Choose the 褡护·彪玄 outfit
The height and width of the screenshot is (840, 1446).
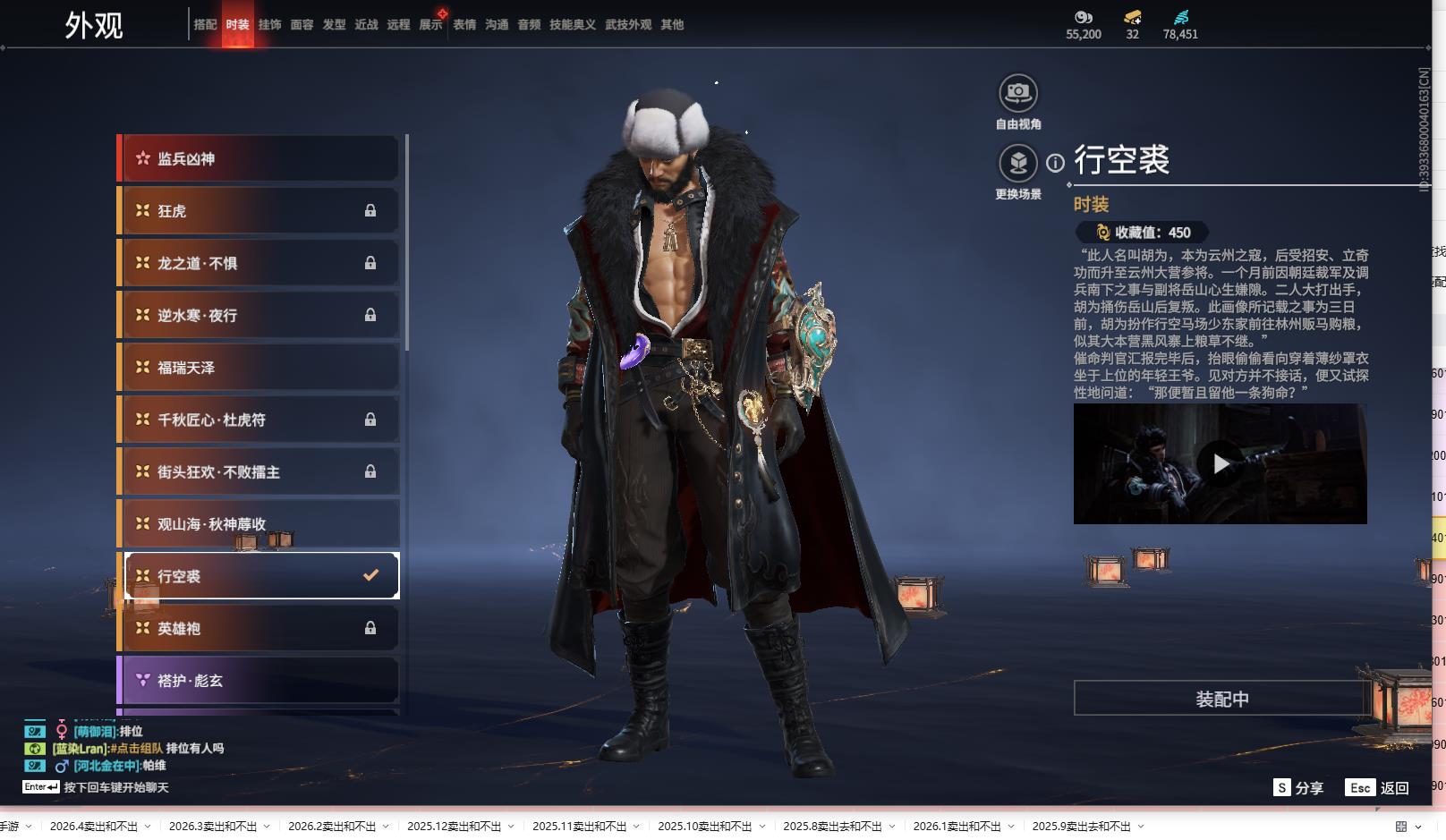(259, 681)
